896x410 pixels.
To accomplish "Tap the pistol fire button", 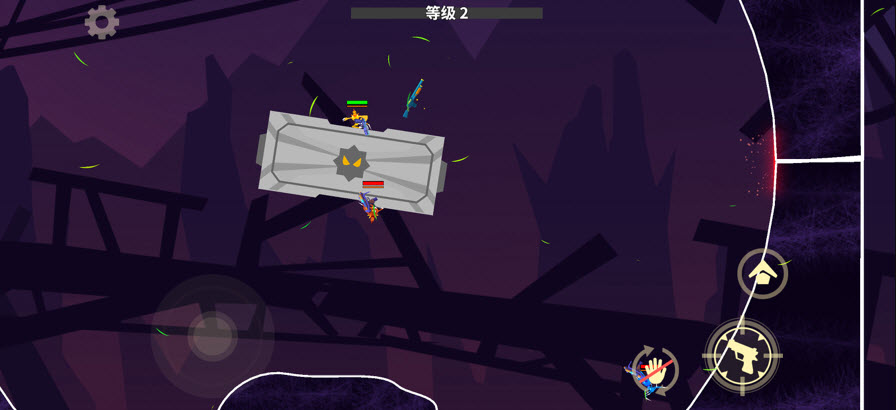I will (741, 354).
